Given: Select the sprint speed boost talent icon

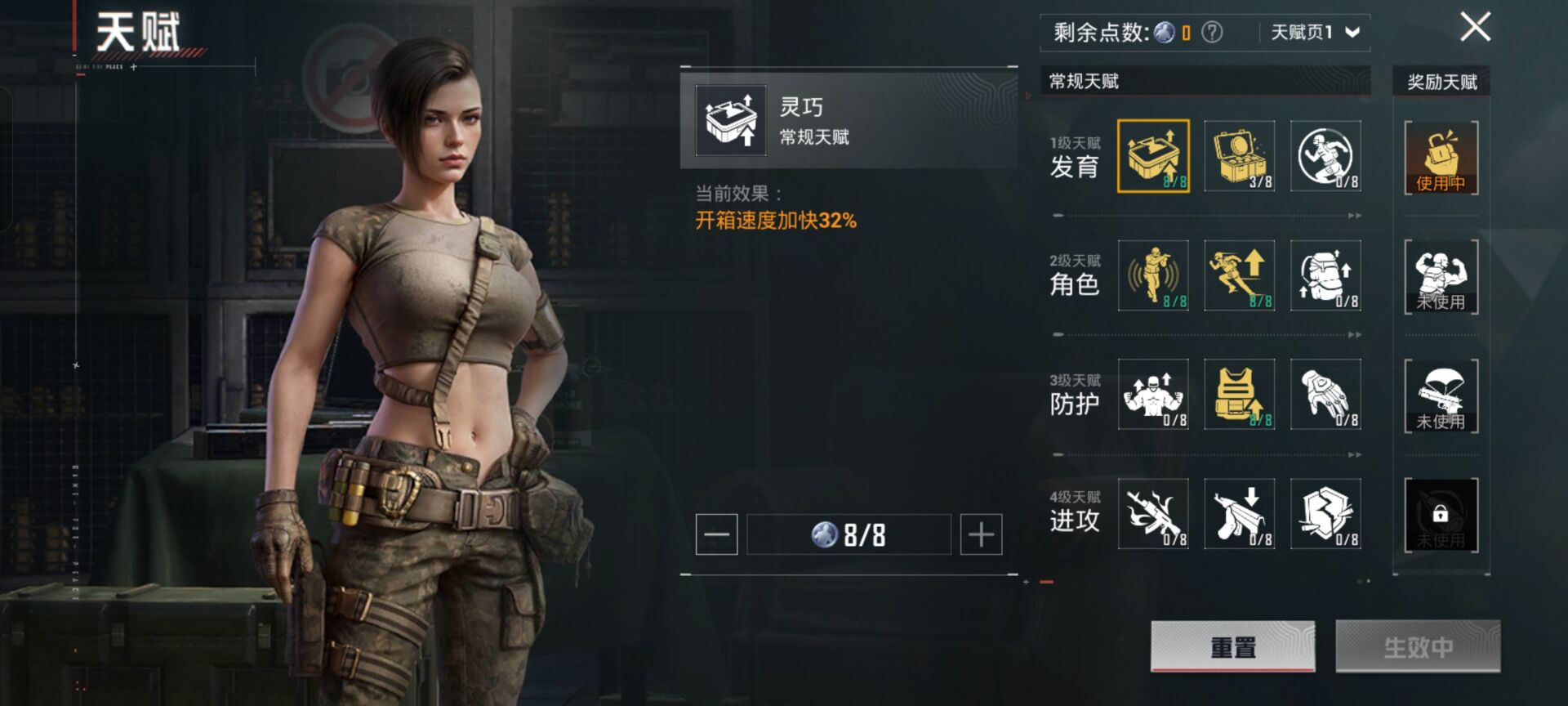Looking at the screenshot, I should pos(1240,276).
